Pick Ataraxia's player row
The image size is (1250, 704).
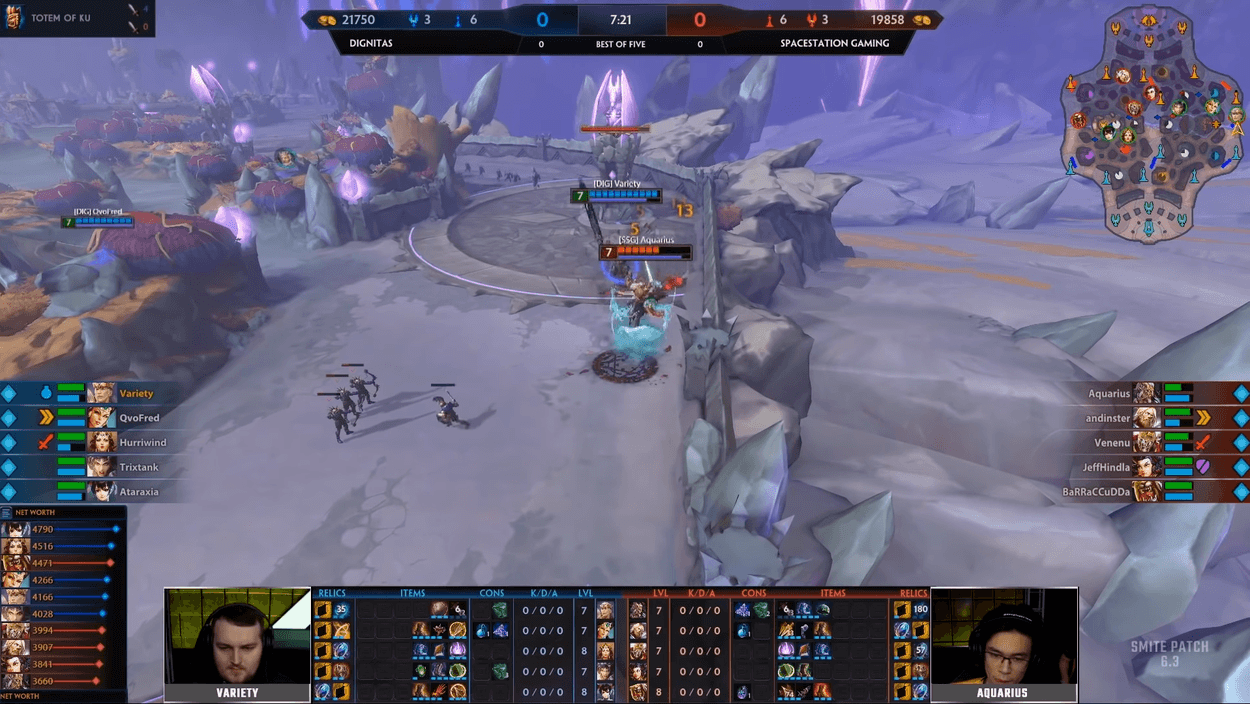[139, 492]
